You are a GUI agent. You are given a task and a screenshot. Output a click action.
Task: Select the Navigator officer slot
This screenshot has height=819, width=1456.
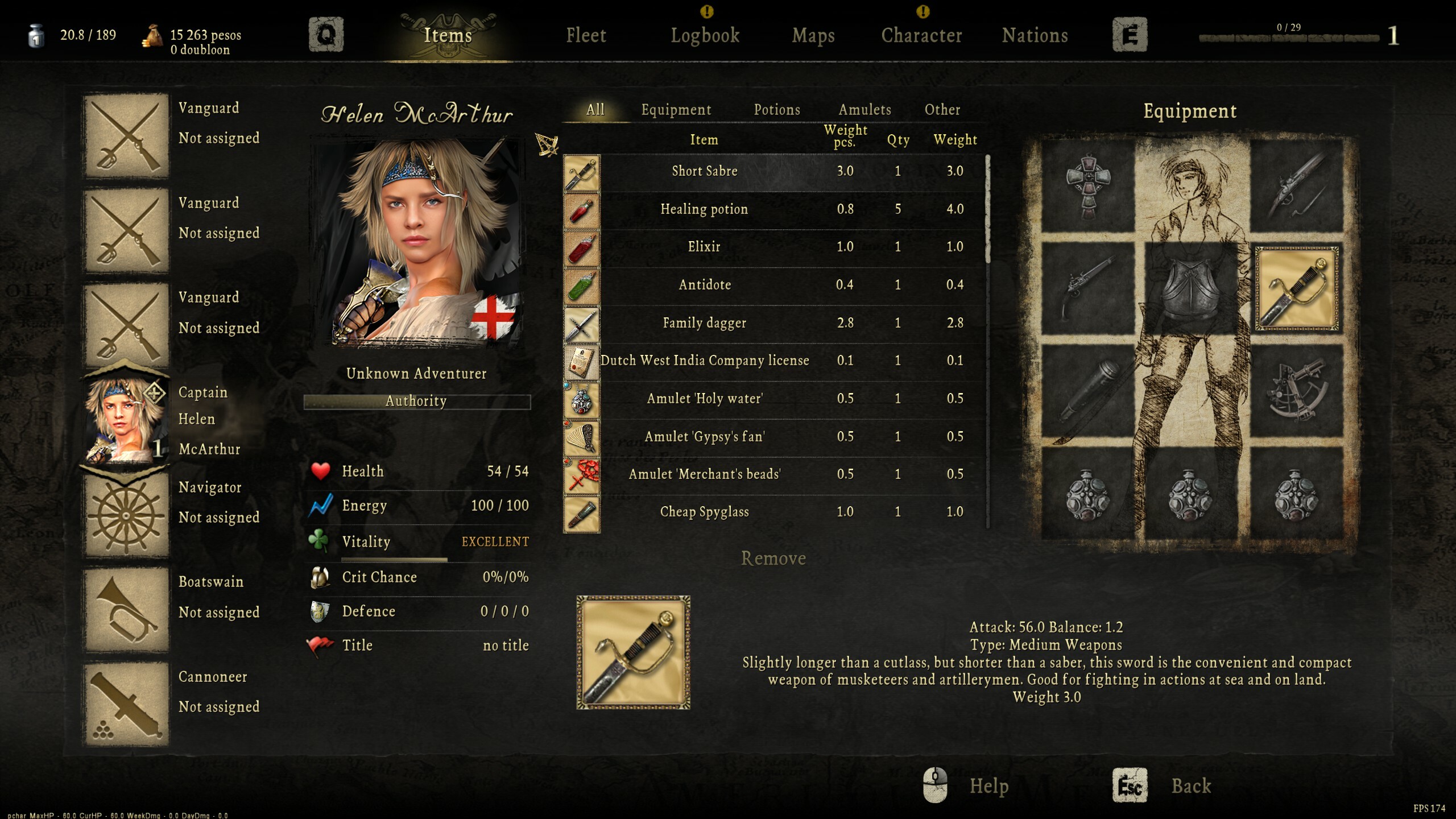coord(126,515)
